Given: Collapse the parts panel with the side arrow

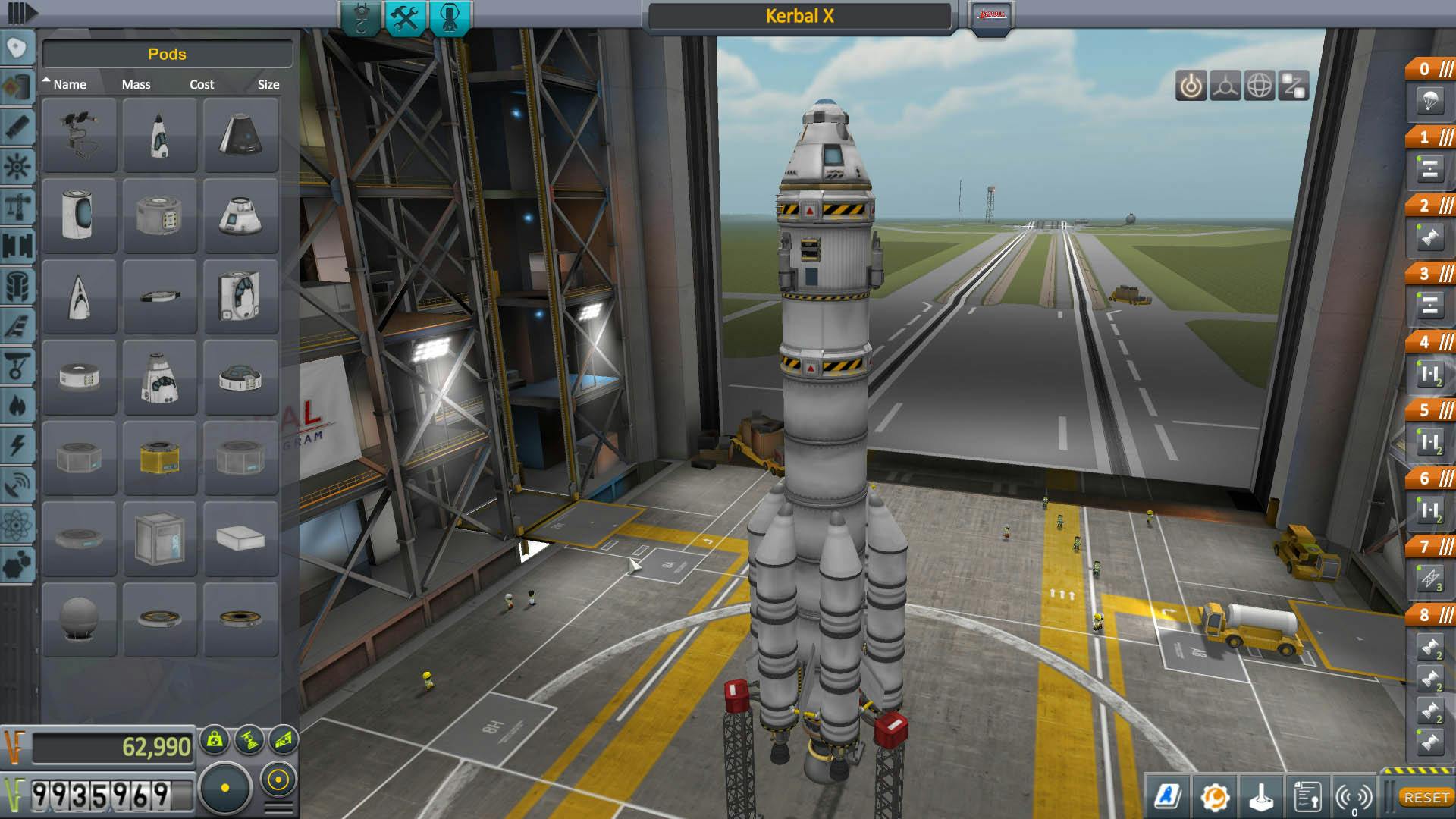Looking at the screenshot, I should point(21,13).
